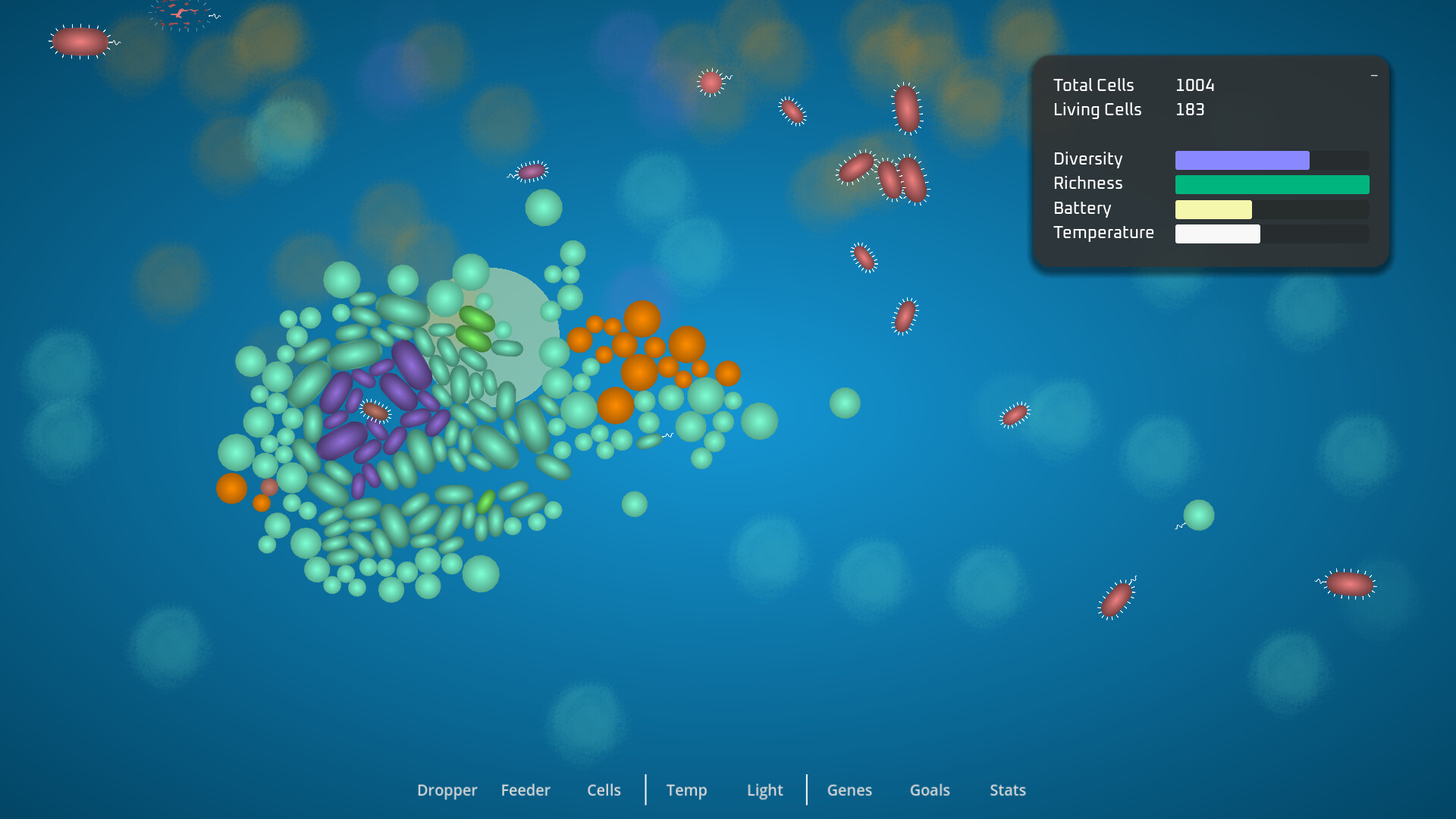View the Goals list
This screenshot has width=1456, height=819.
tap(930, 790)
